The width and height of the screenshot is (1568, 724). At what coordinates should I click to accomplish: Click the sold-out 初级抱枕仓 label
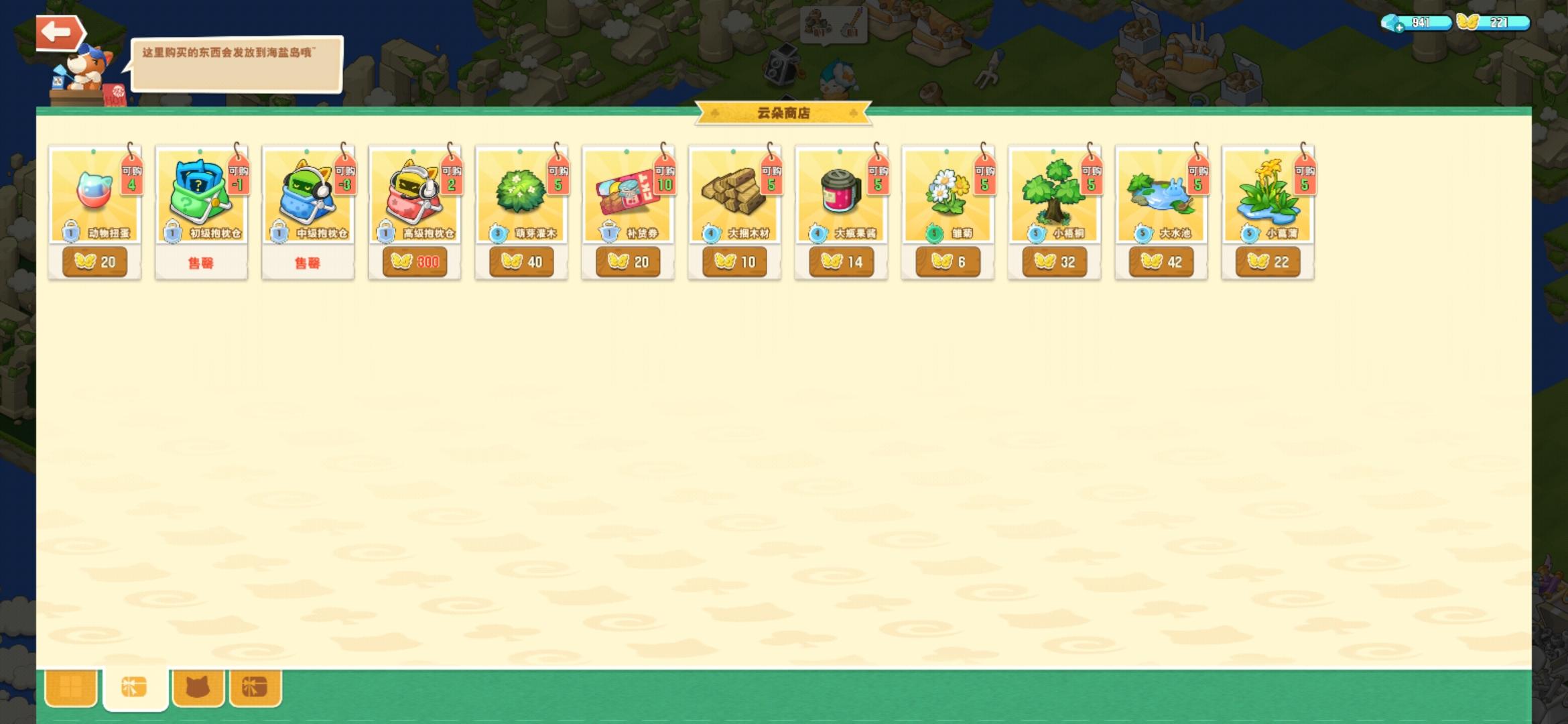[x=200, y=261]
